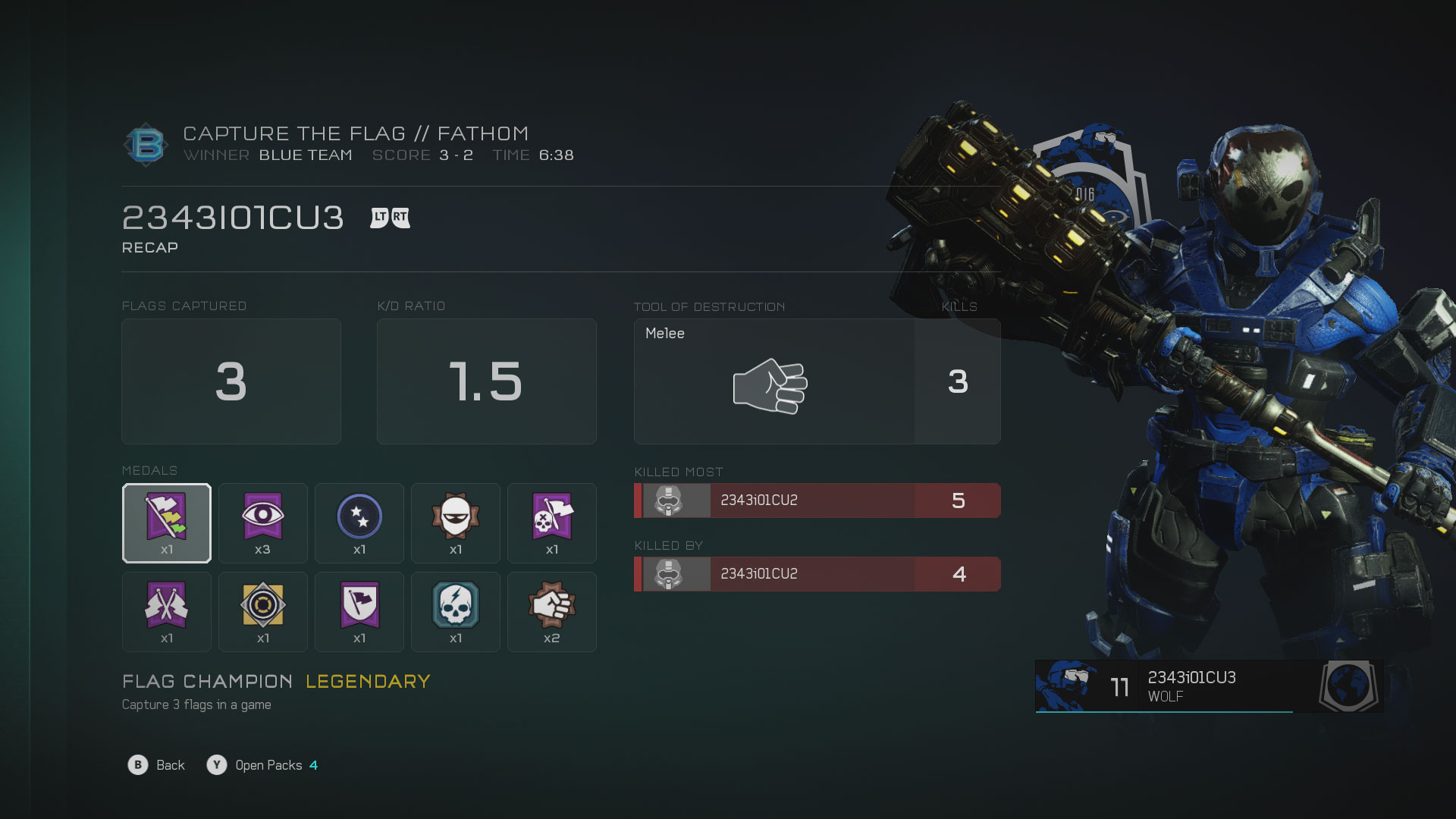This screenshot has width=1456, height=819.
Task: Select the highlighted Flag Champion medal
Action: pyautogui.click(x=167, y=523)
